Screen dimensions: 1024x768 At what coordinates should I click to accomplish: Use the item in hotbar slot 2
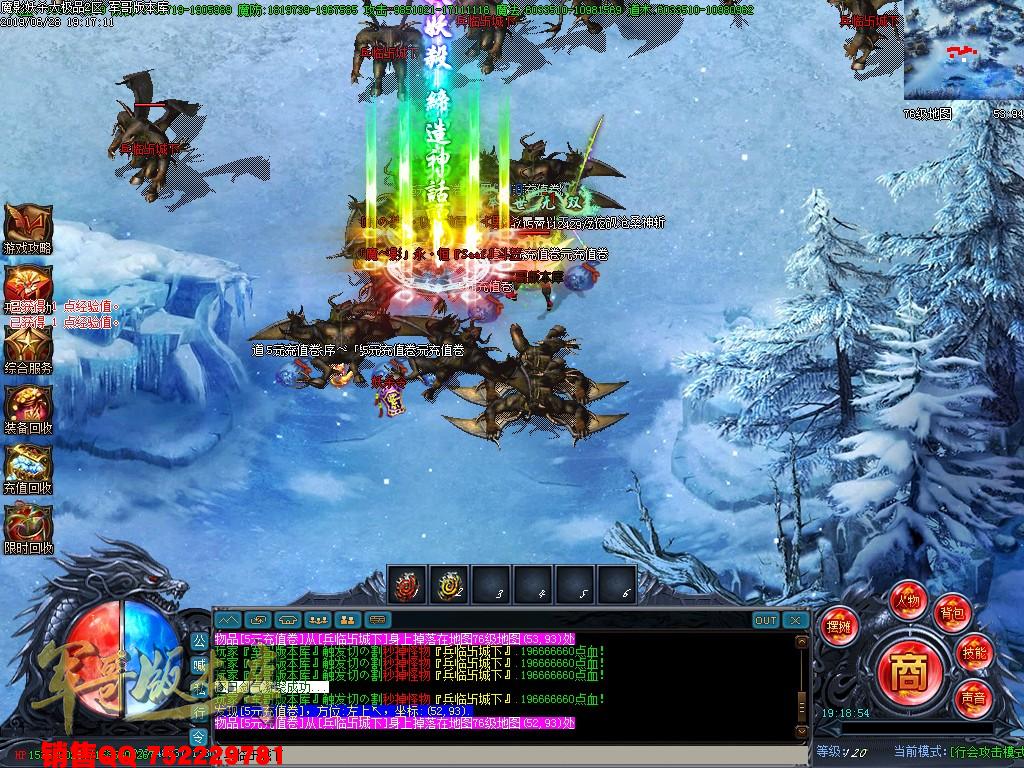click(449, 584)
